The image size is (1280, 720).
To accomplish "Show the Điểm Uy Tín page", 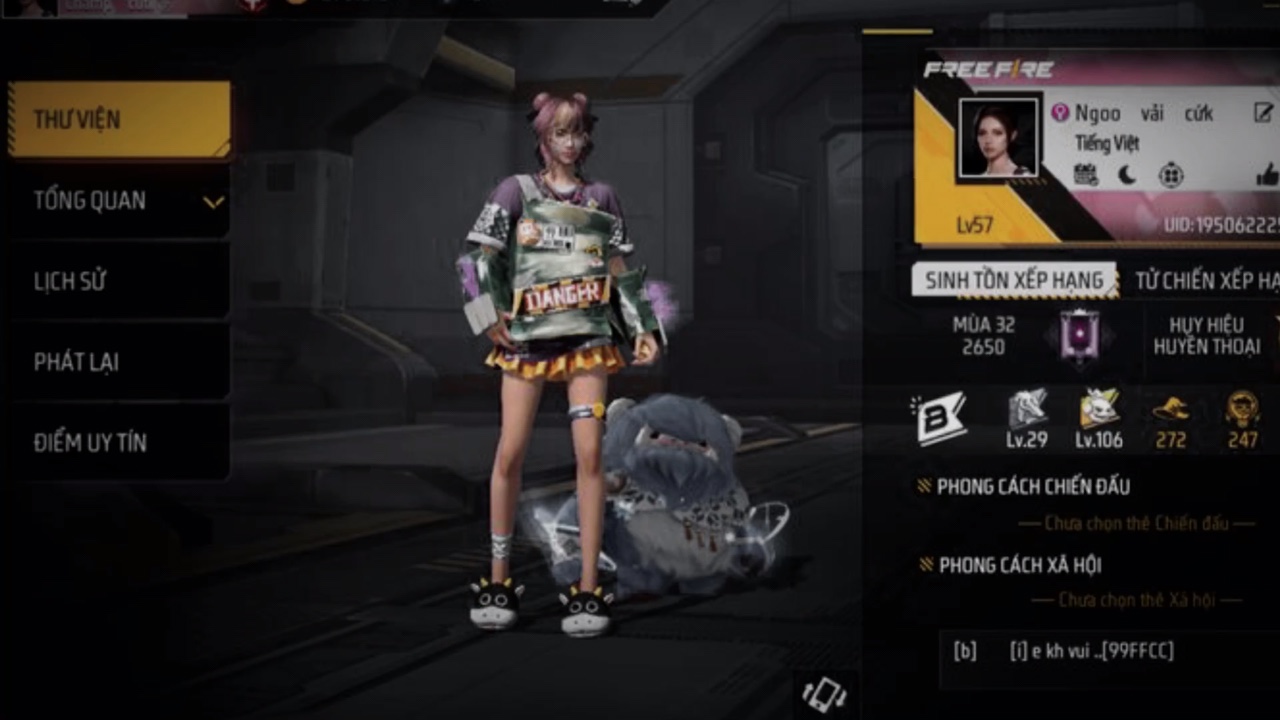I will pos(119,442).
